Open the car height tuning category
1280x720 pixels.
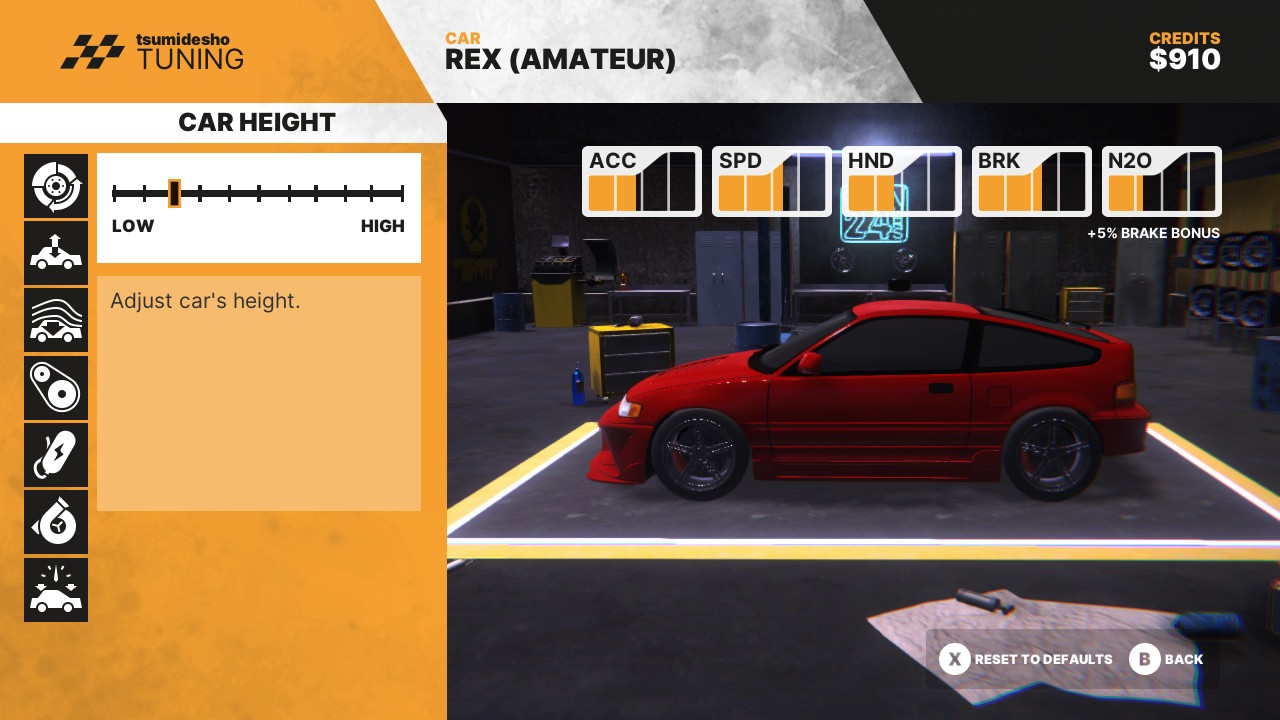pos(56,253)
